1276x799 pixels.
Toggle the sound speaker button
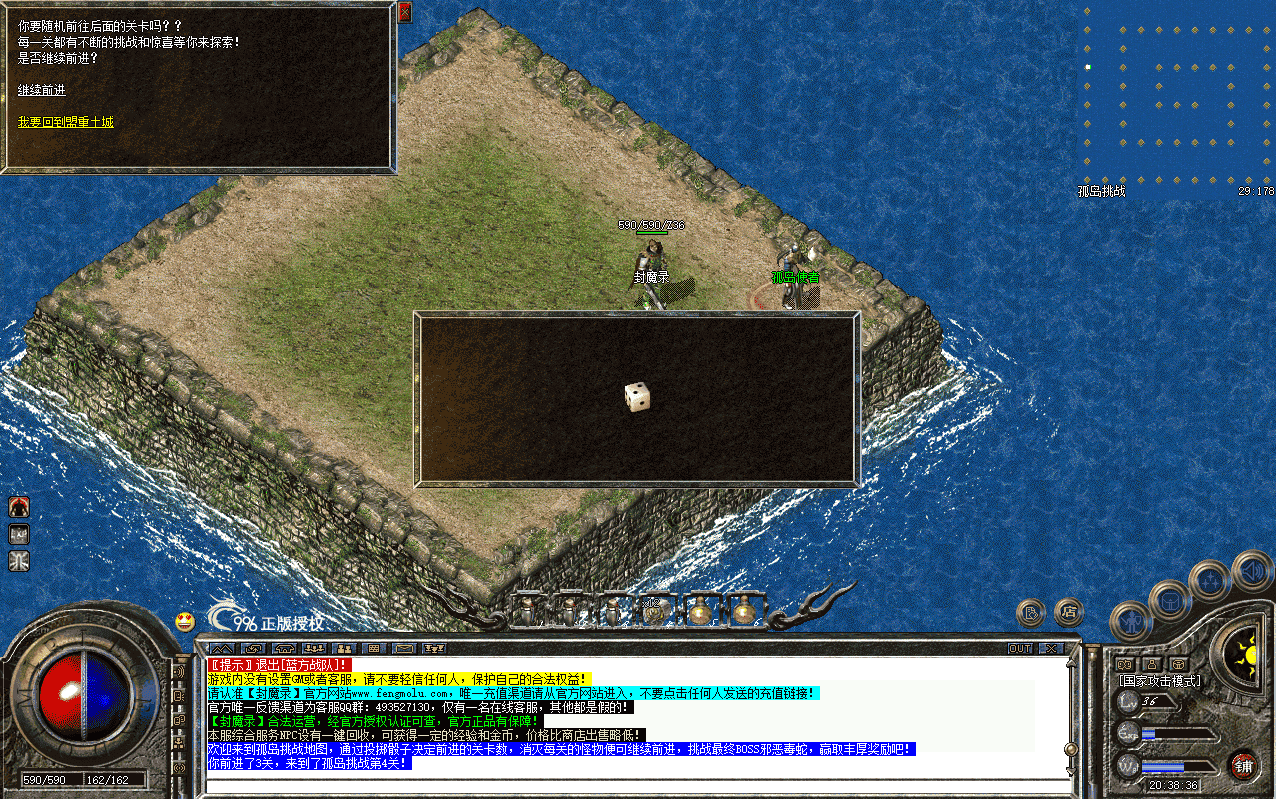1252,572
